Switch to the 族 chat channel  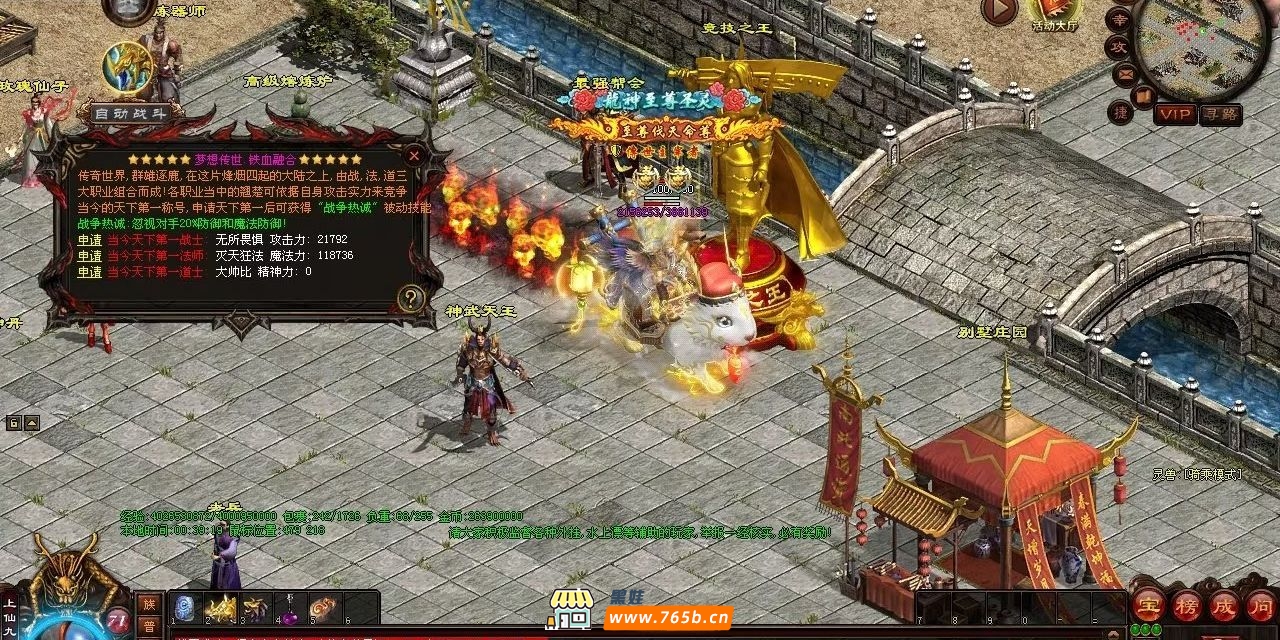click(x=148, y=603)
